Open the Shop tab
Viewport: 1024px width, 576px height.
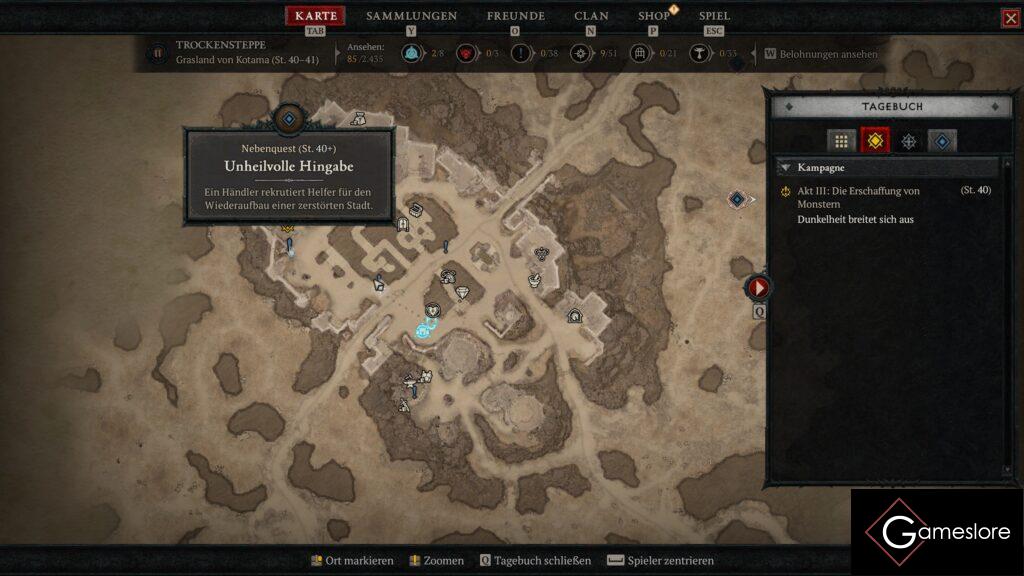point(654,16)
